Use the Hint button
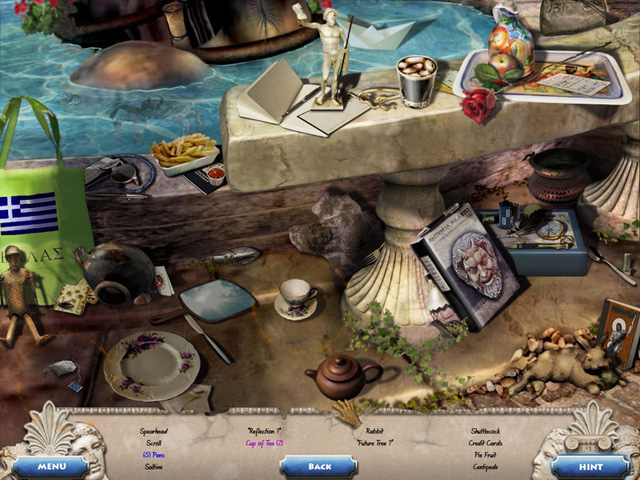 (x=590, y=466)
